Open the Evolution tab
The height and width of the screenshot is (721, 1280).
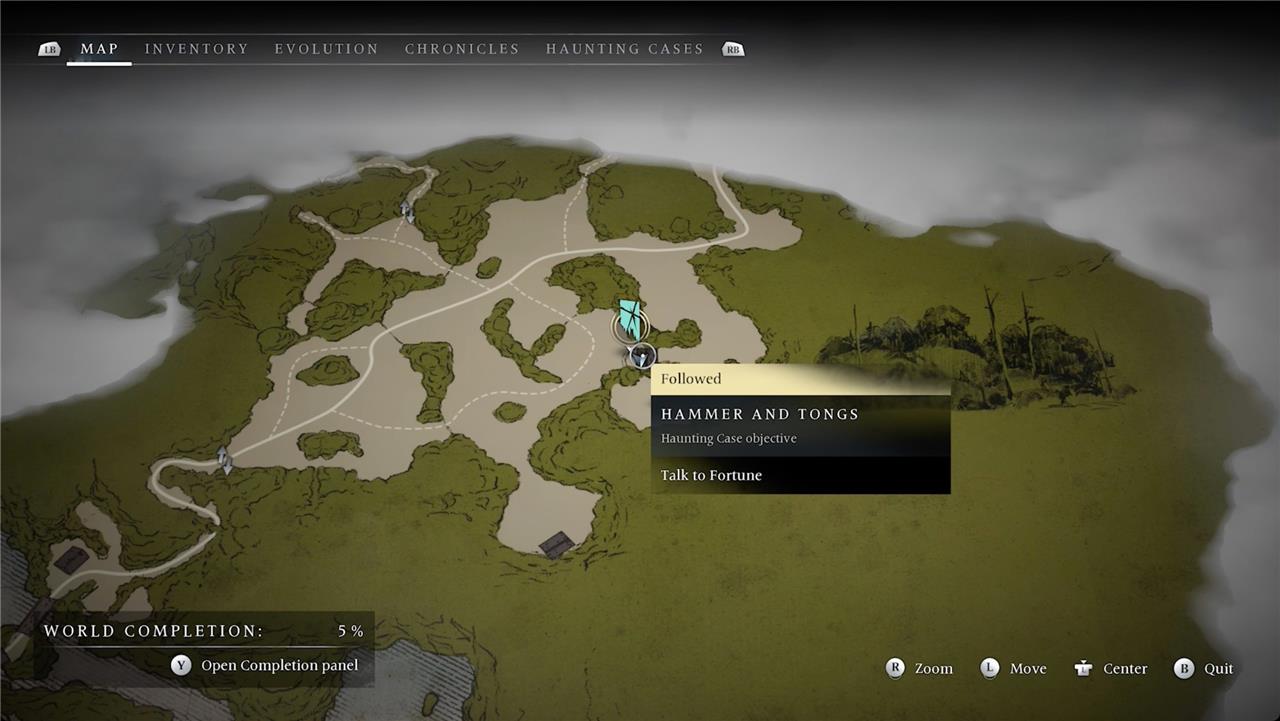[326, 49]
